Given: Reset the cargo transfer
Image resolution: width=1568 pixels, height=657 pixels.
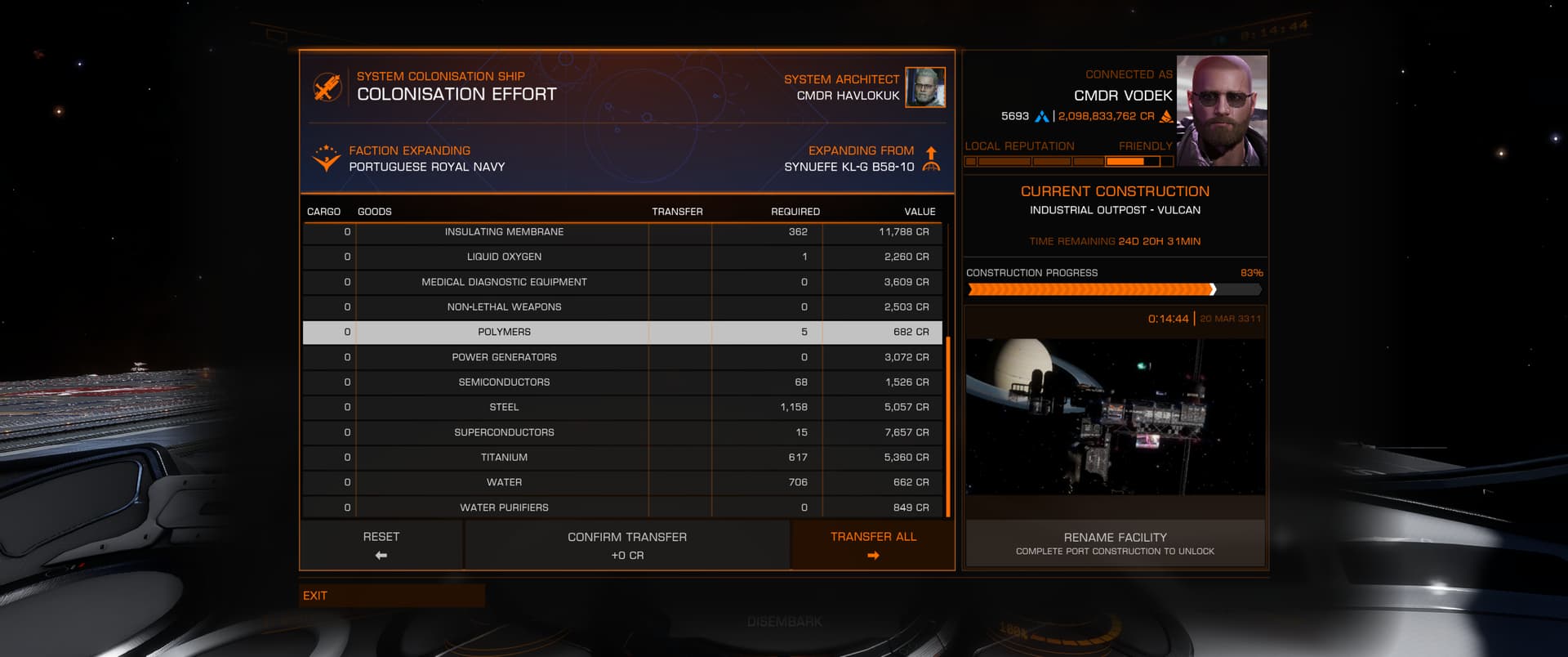Looking at the screenshot, I should (x=381, y=545).
